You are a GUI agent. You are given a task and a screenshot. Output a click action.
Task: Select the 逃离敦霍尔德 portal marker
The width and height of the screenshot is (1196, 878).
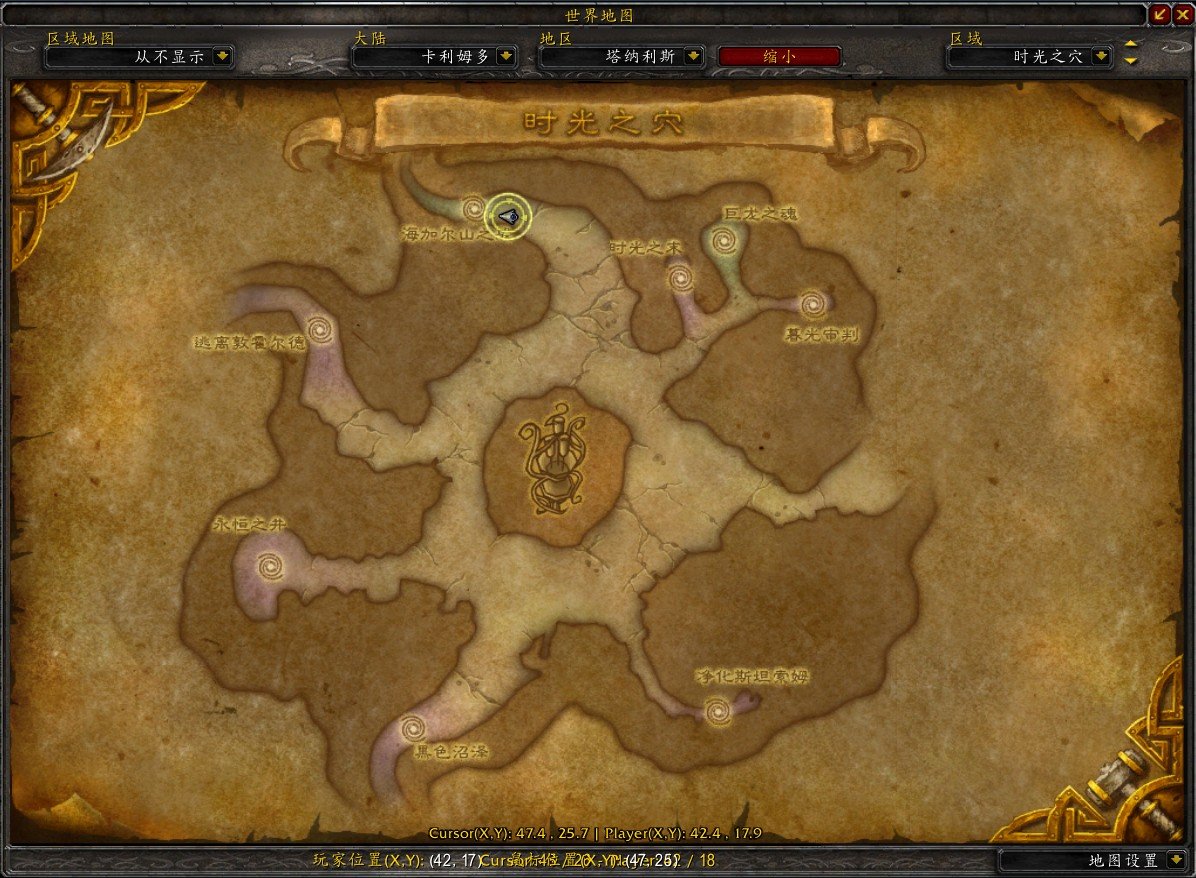tap(320, 328)
